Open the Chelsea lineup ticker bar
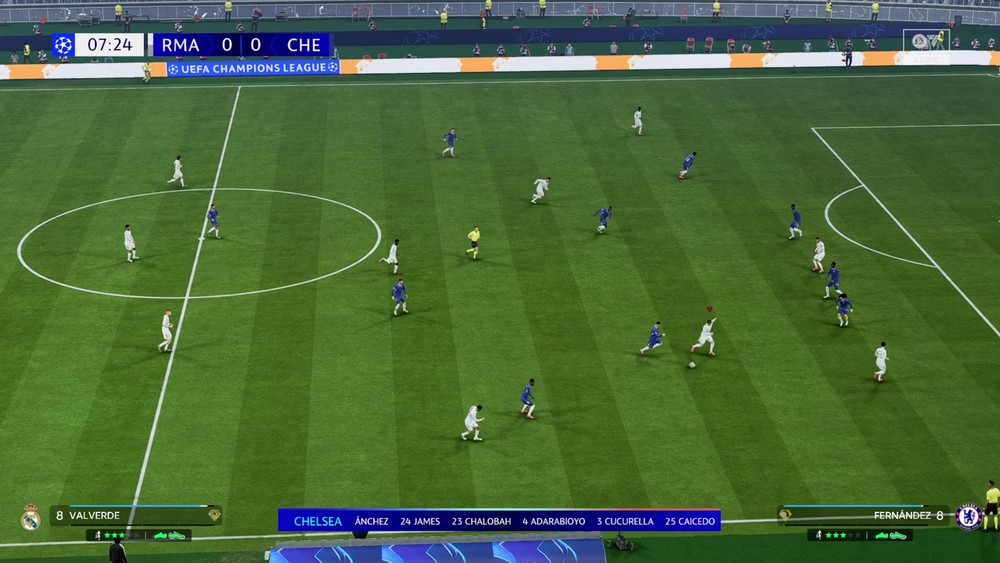This screenshot has height=563, width=1000. [x=499, y=520]
